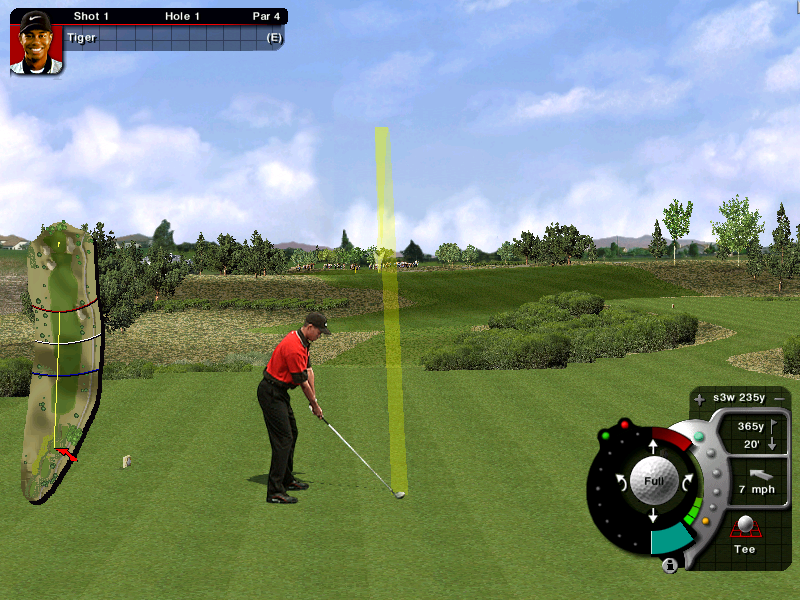The width and height of the screenshot is (800, 600).
Task: Click the orange button beside the swing meter
Action: tap(706, 520)
